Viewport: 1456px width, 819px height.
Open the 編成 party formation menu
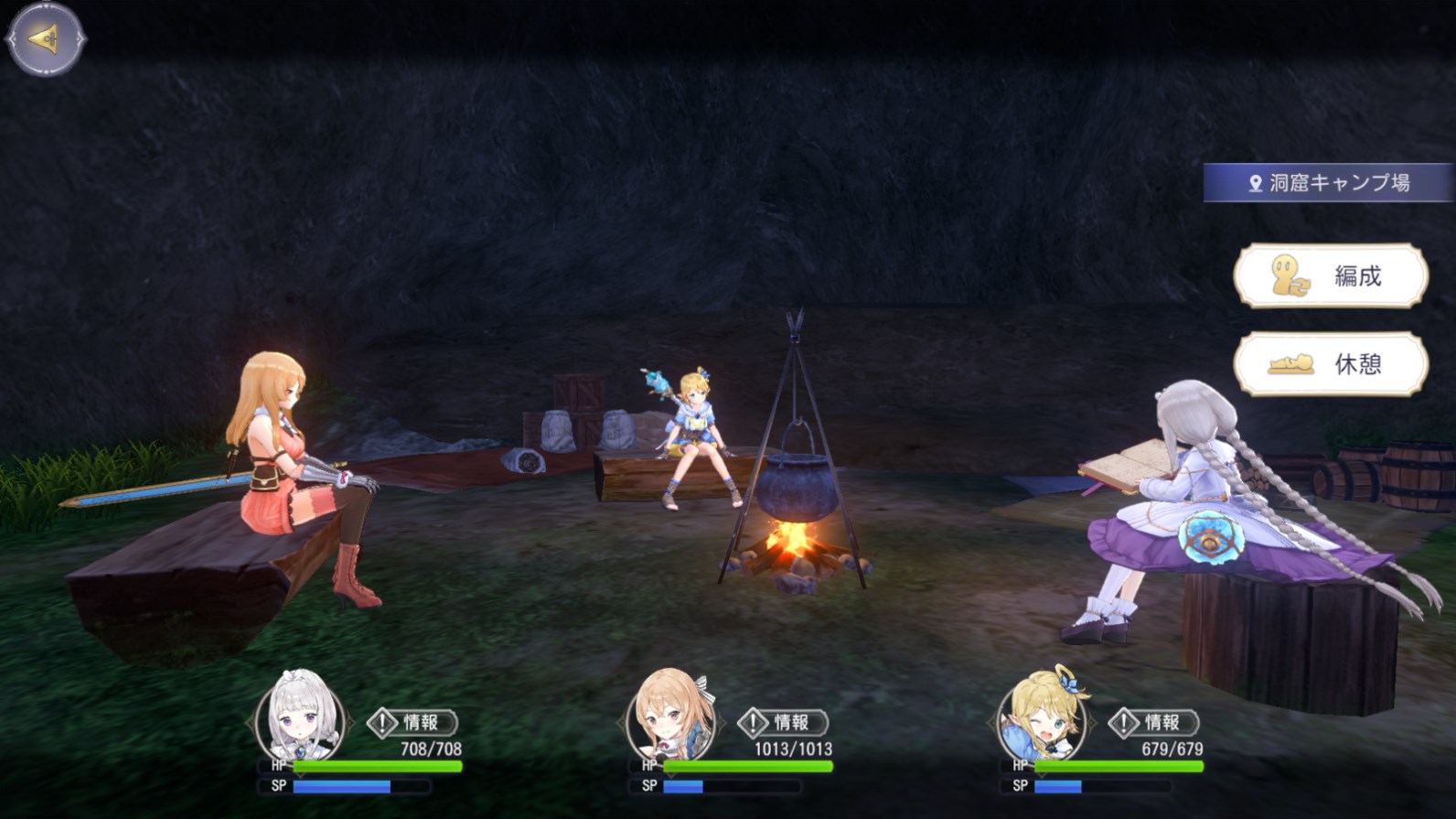1331,275
